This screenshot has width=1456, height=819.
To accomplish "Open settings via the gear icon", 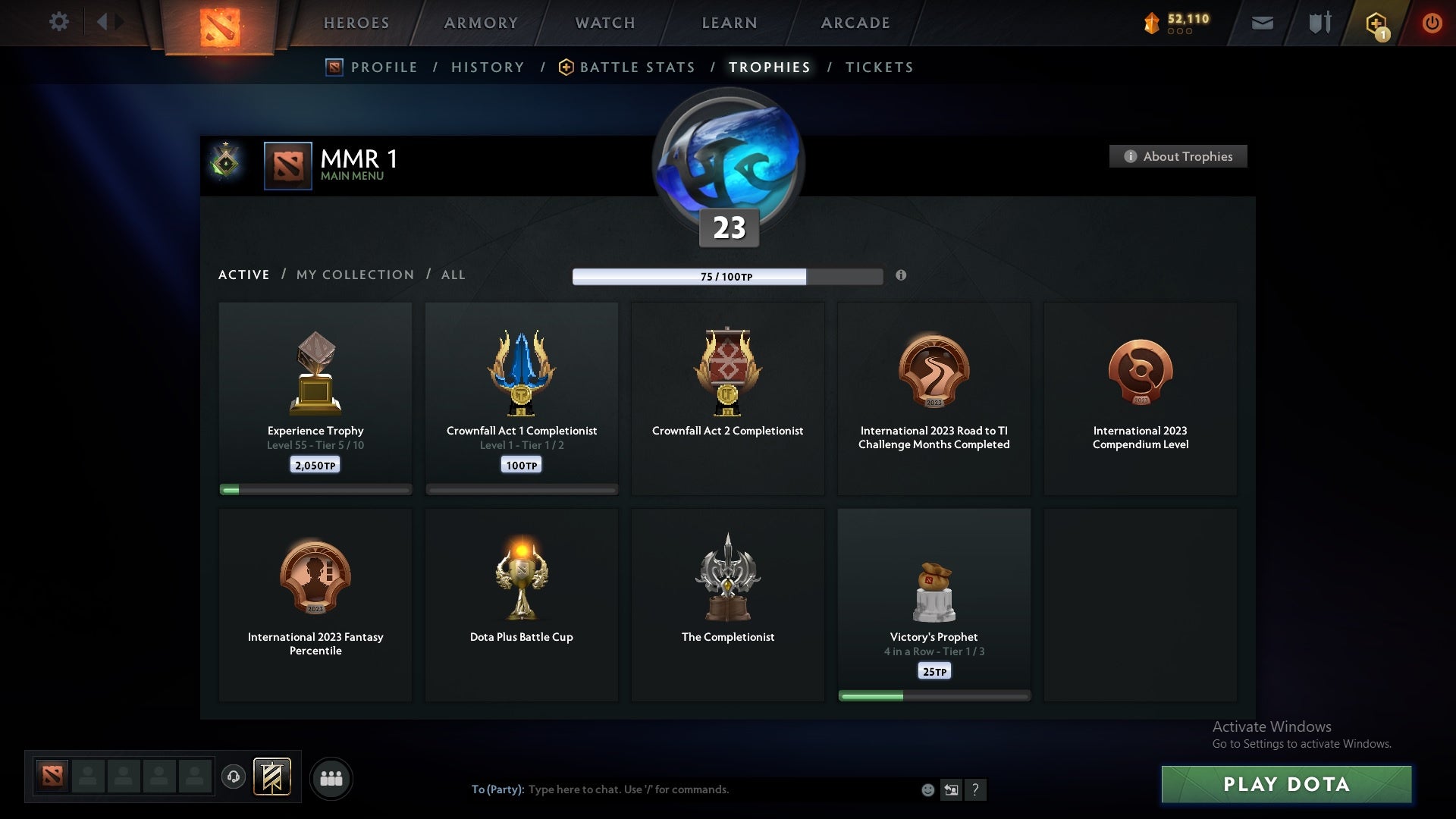I will pos(59,22).
